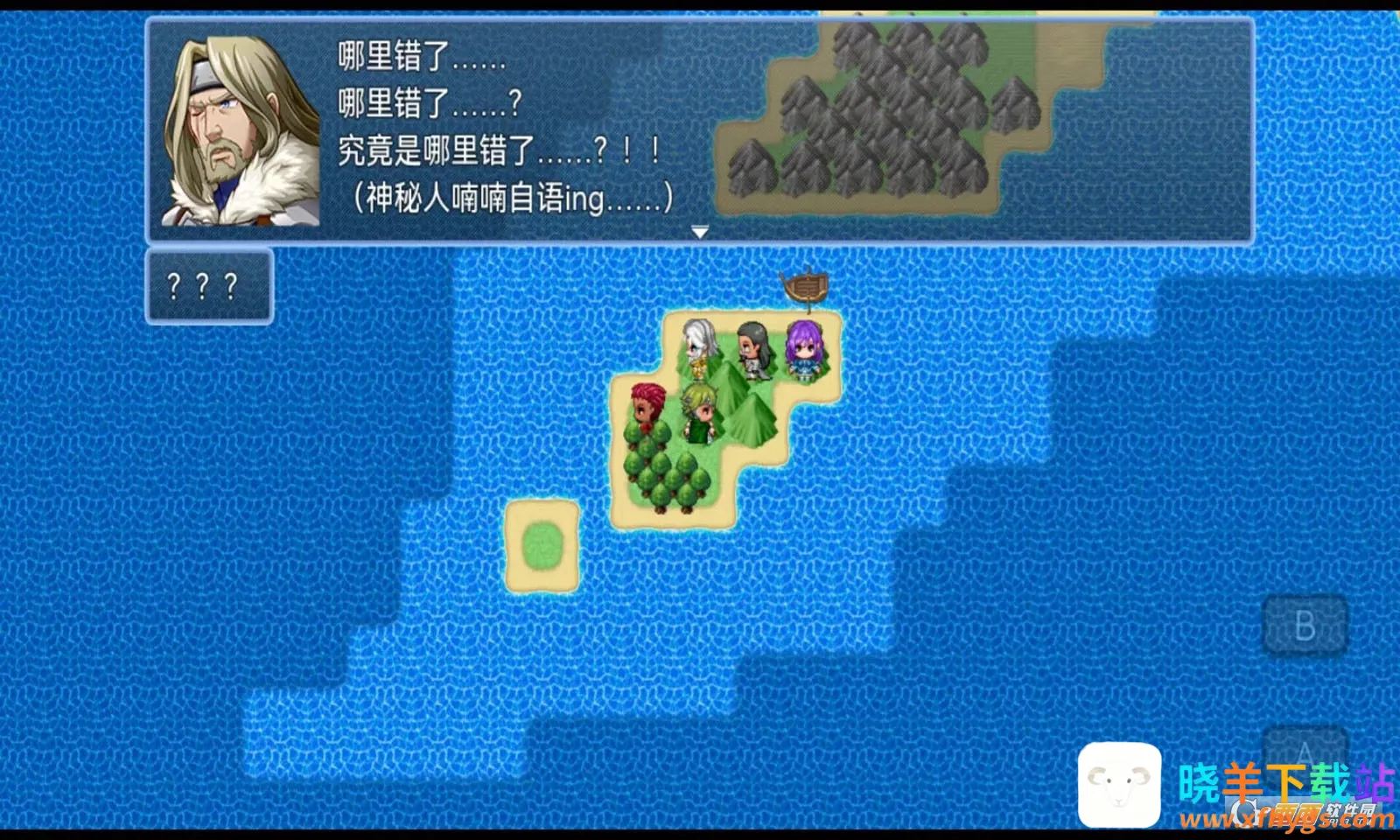Click the sheep logo watermark icon
Screen dimensions: 1400x840
(x=1119, y=784)
